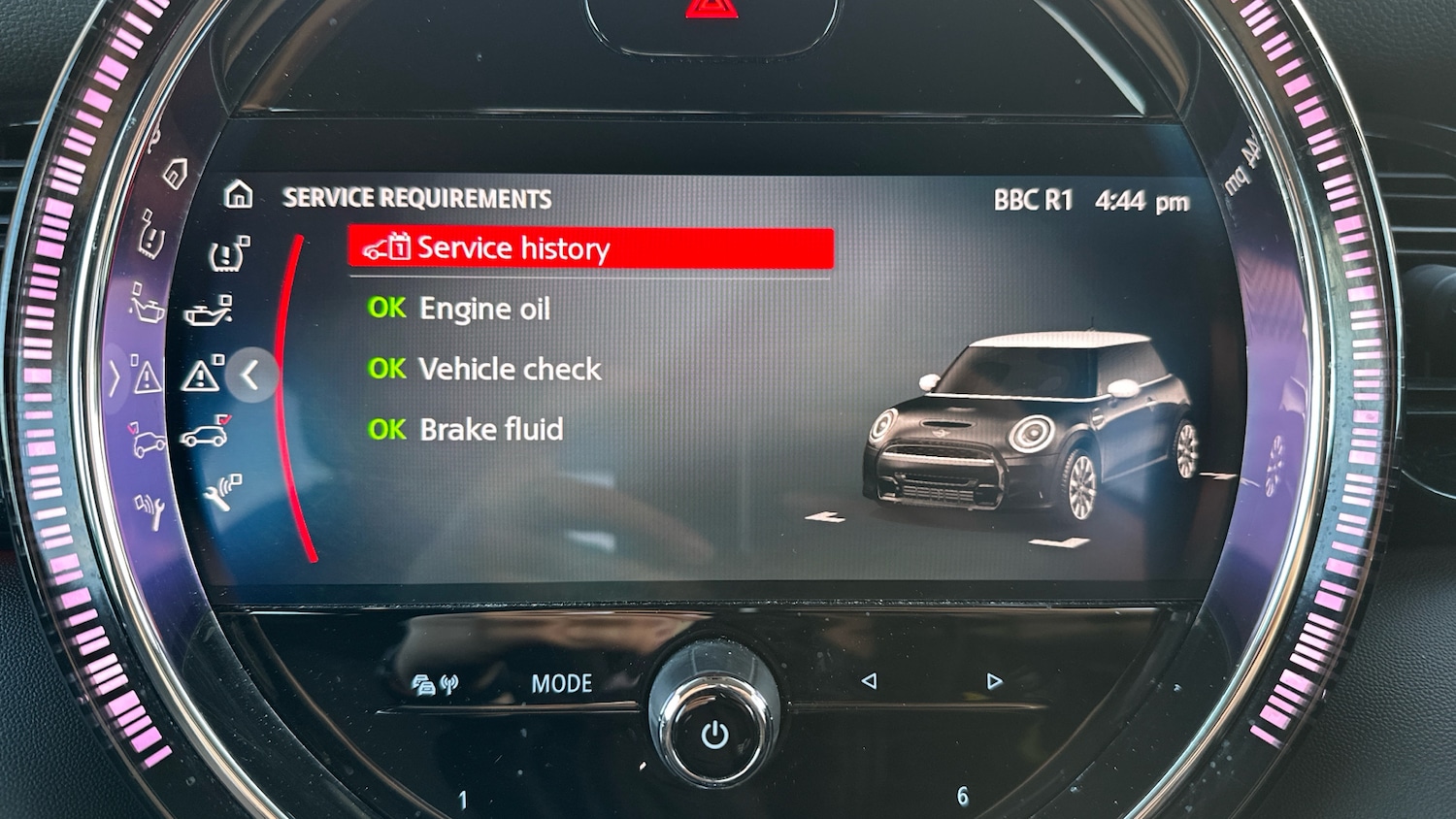Tap the MODE button
The image size is (1456, 819).
click(x=561, y=684)
